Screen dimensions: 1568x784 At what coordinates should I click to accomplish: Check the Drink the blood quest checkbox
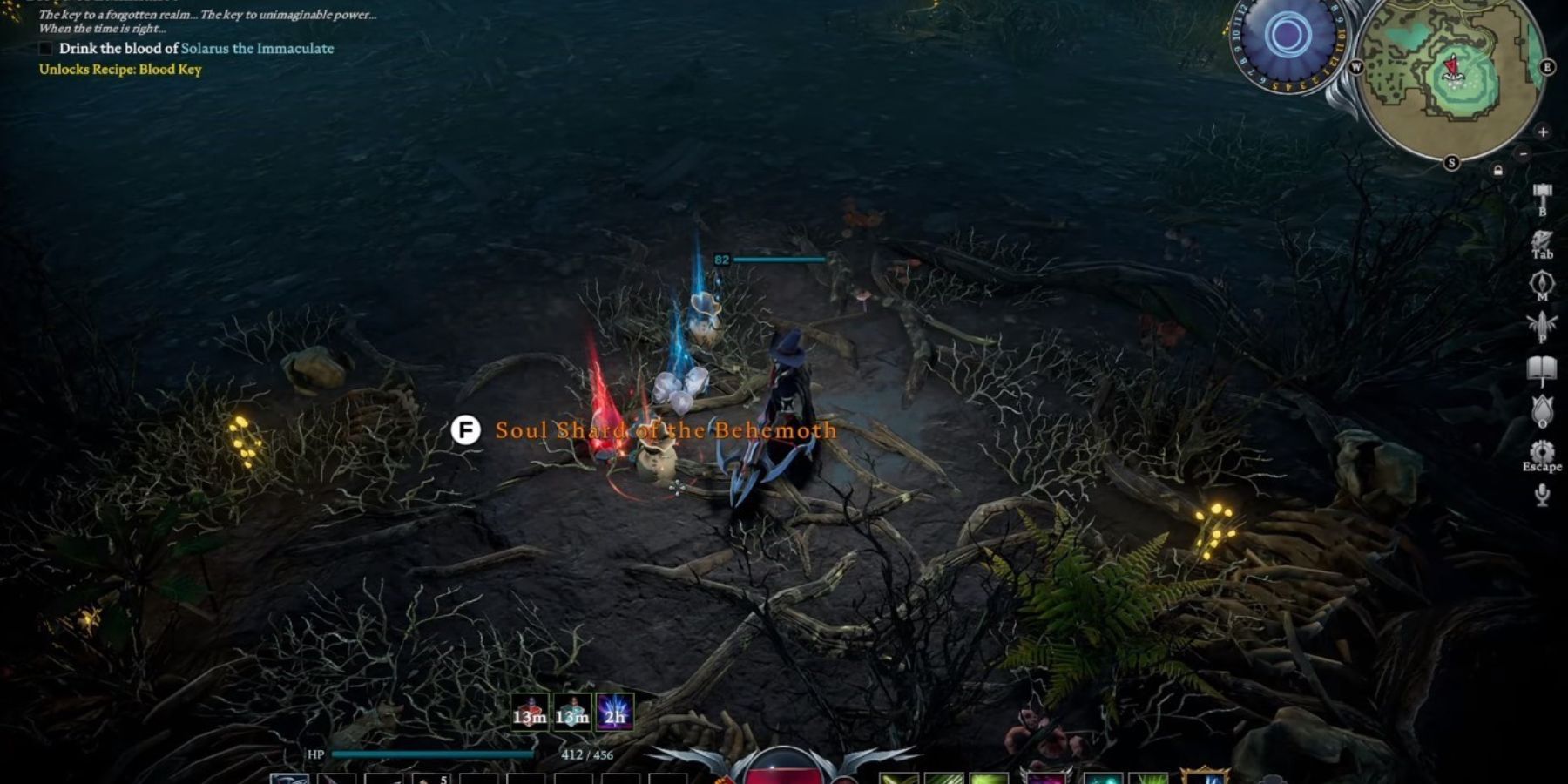[x=44, y=50]
